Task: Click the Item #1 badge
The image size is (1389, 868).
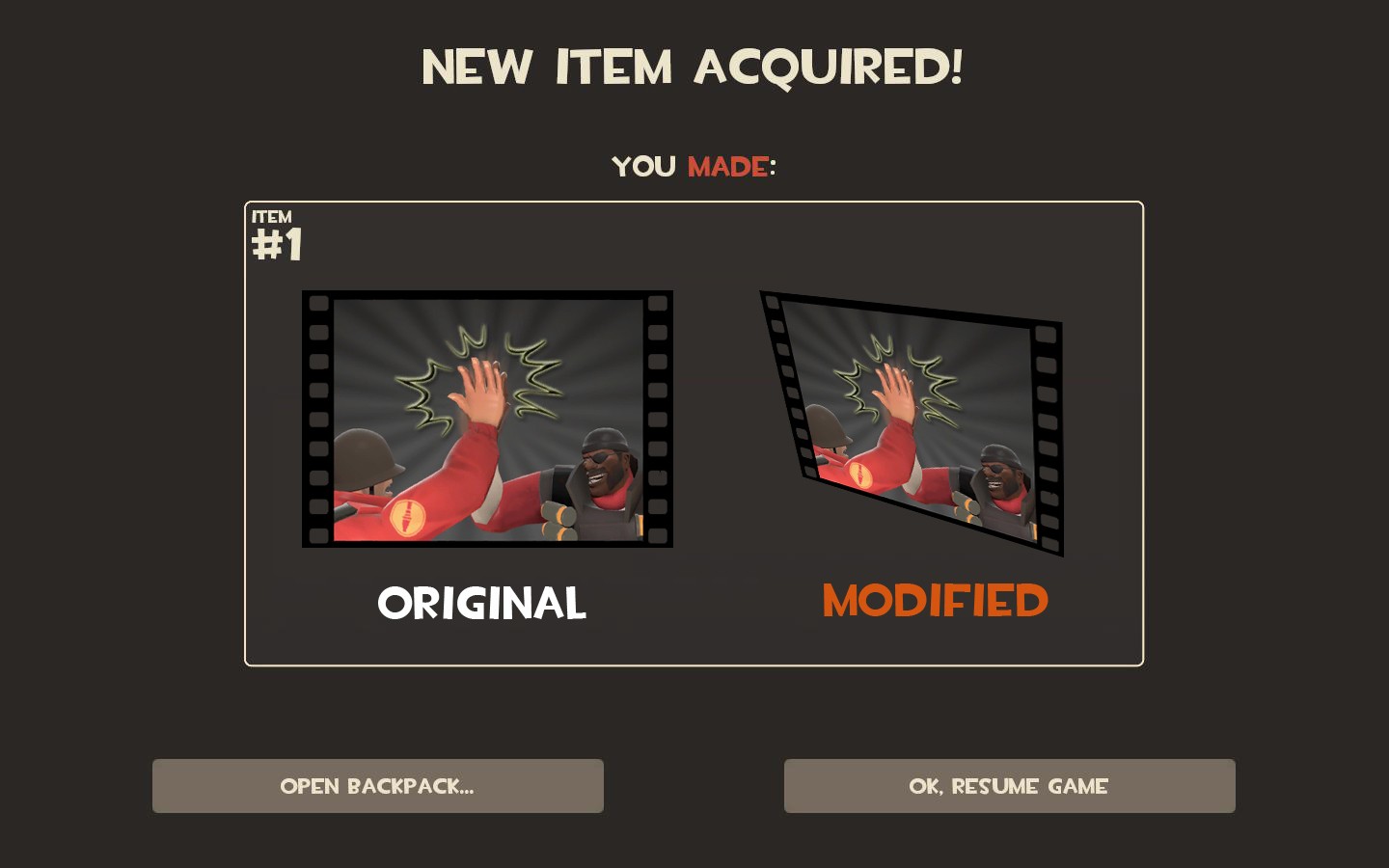Action: coord(276,234)
